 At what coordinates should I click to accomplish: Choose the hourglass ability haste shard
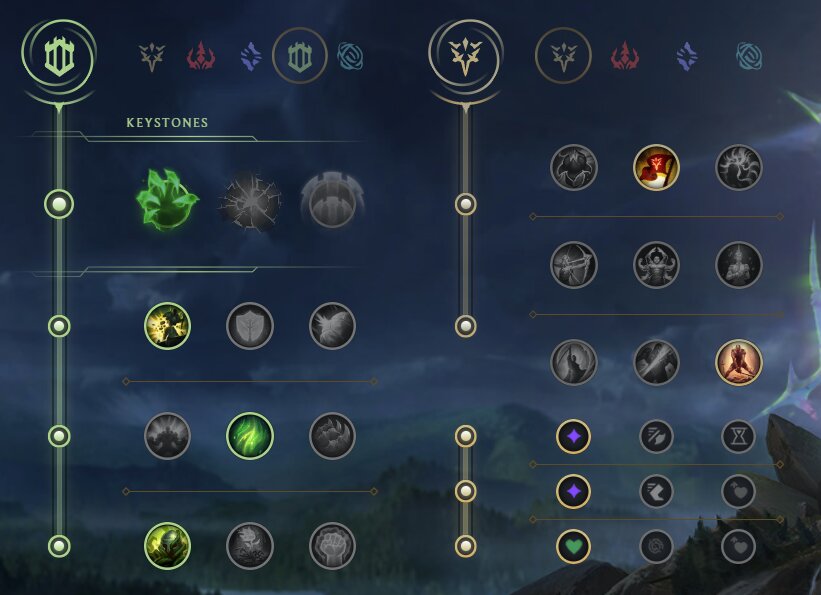(x=739, y=436)
